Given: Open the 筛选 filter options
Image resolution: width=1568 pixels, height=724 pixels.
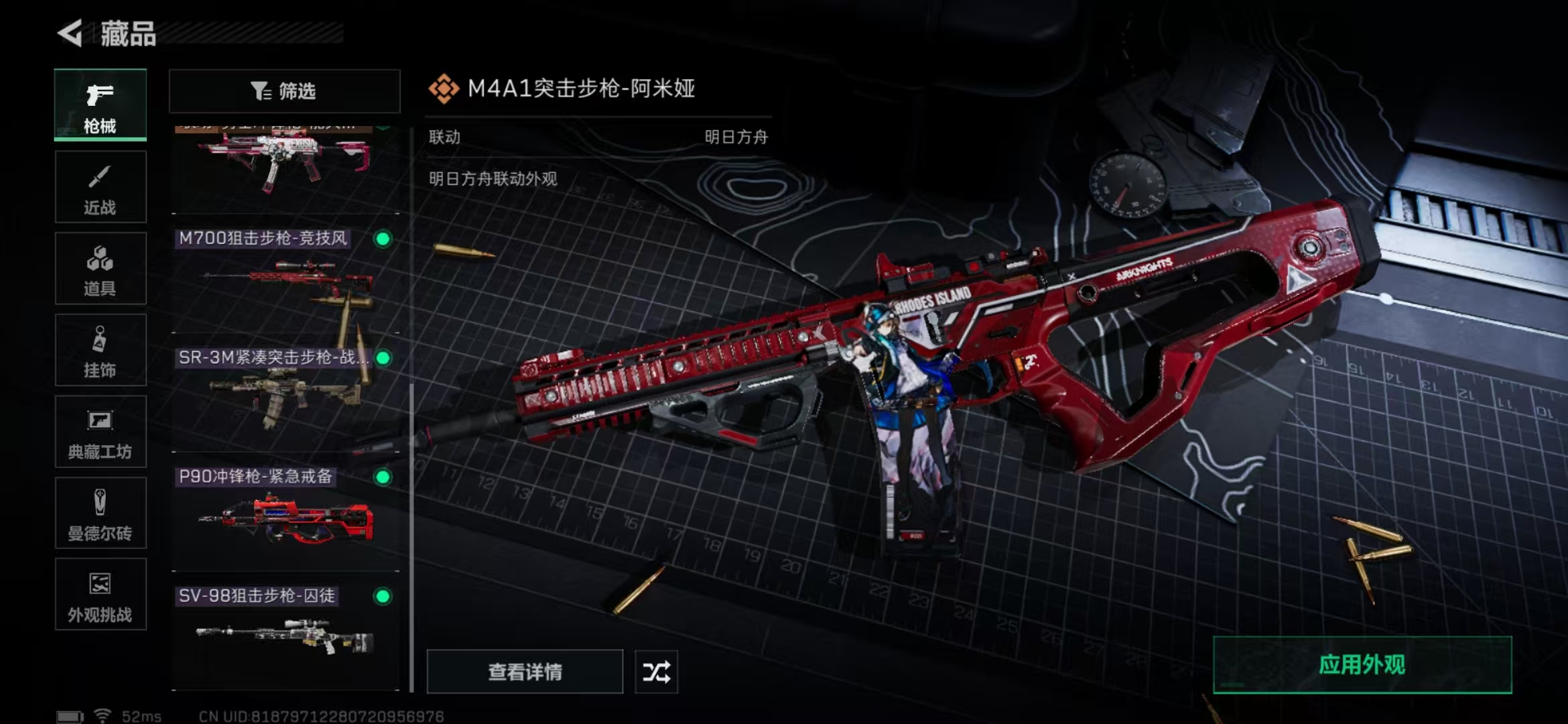Looking at the screenshot, I should click(x=284, y=91).
